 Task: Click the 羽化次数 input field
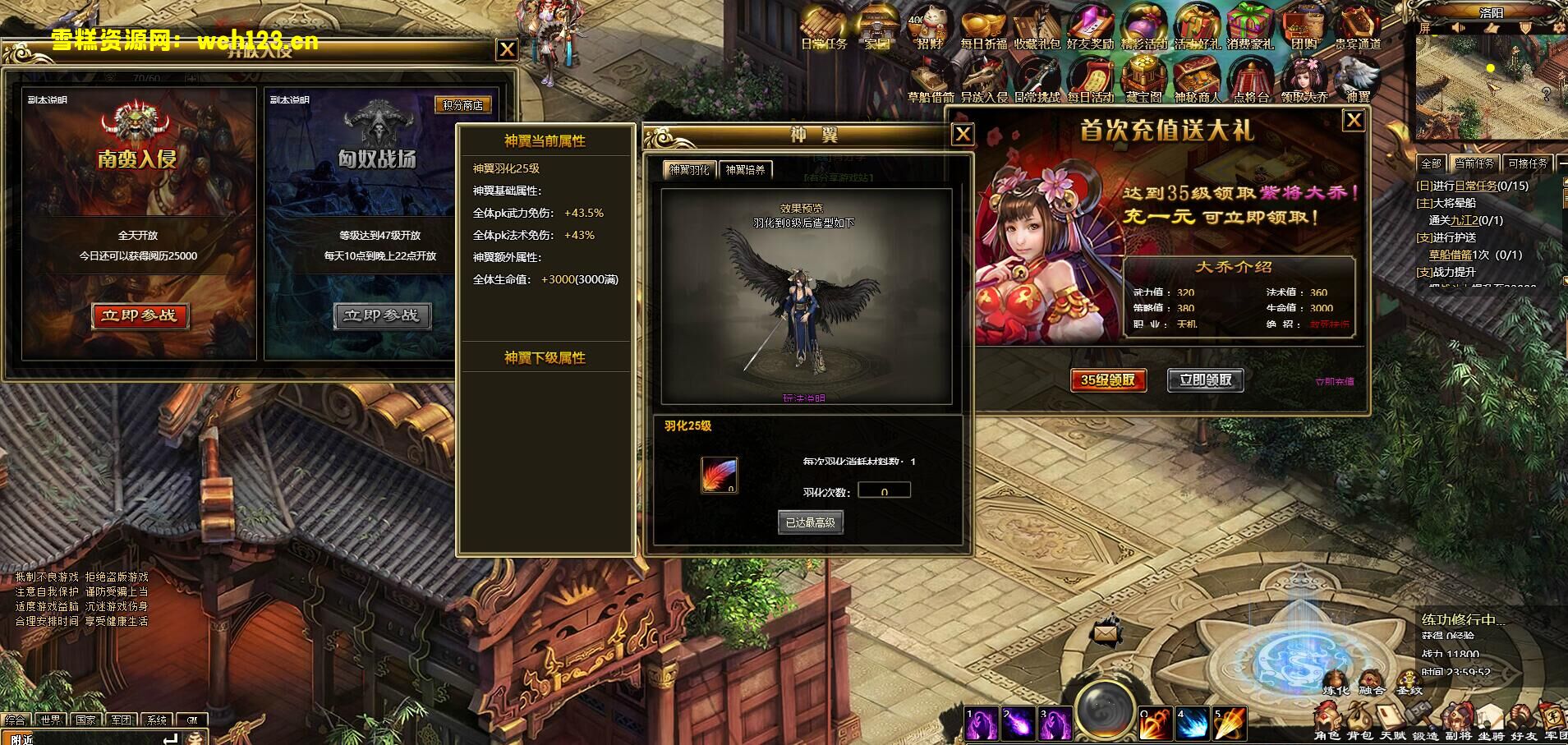(884, 489)
